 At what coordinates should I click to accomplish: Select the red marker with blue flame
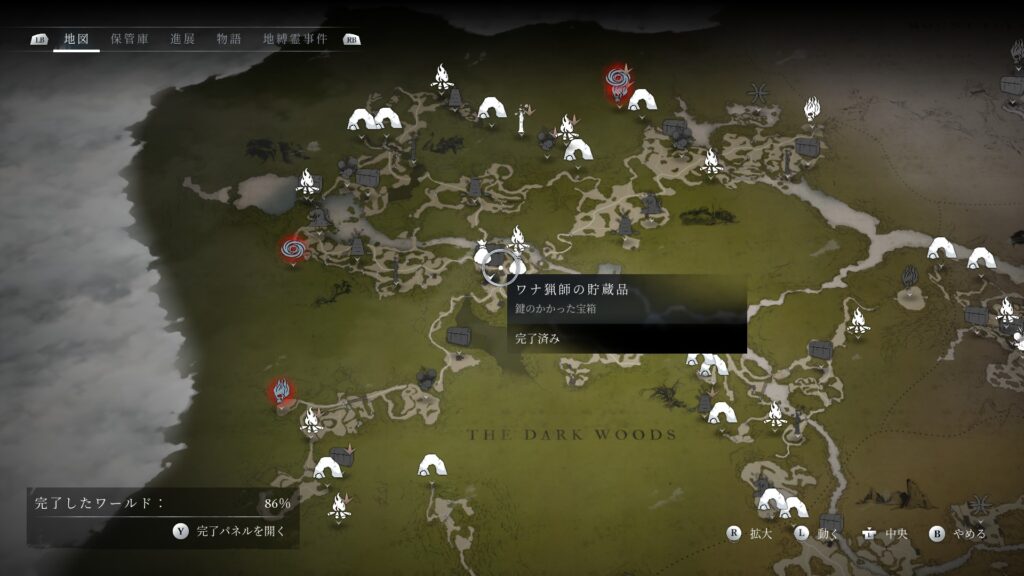tap(281, 391)
